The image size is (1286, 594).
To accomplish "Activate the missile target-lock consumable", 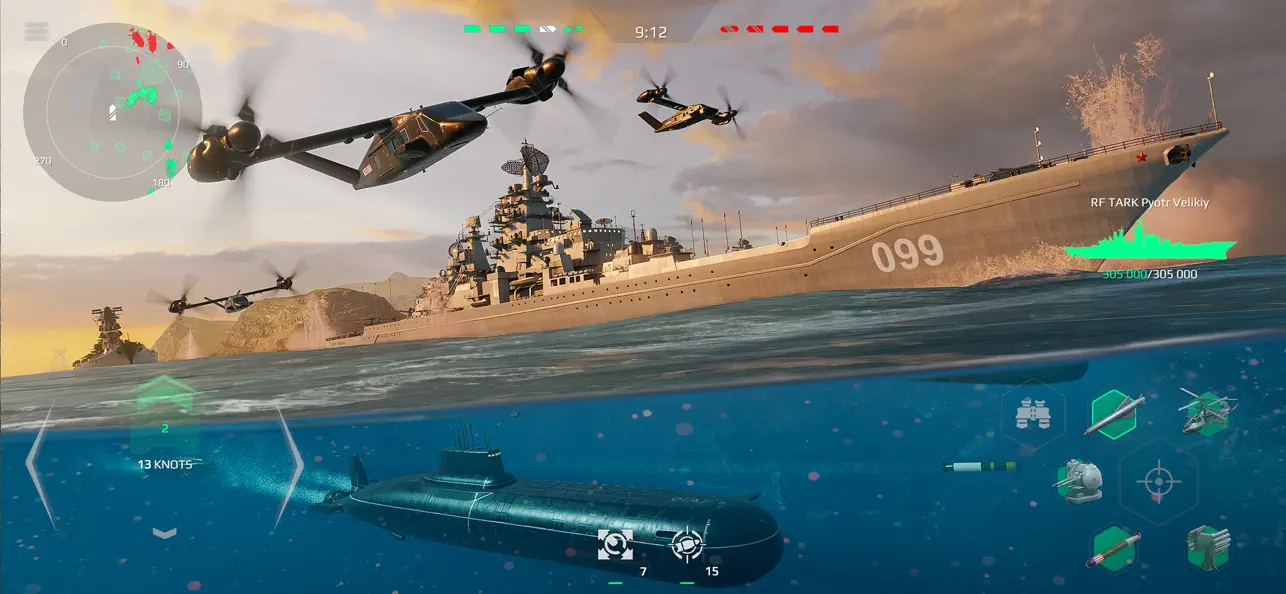I will pos(687,545).
